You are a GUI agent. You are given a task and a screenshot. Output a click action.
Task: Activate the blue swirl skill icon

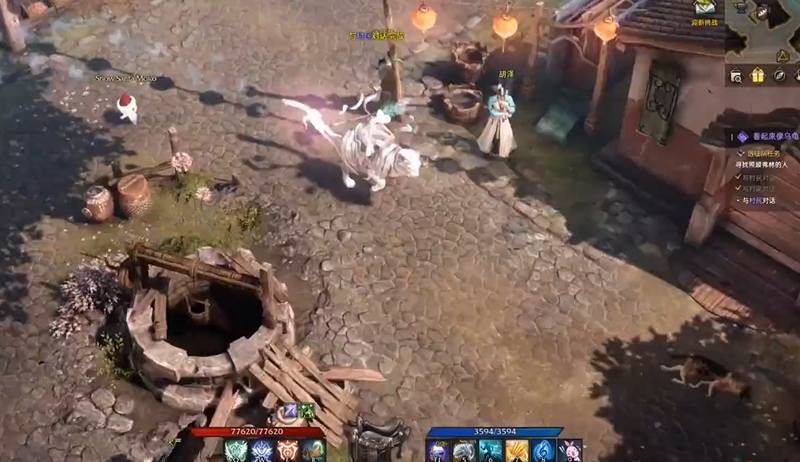tap(544, 451)
